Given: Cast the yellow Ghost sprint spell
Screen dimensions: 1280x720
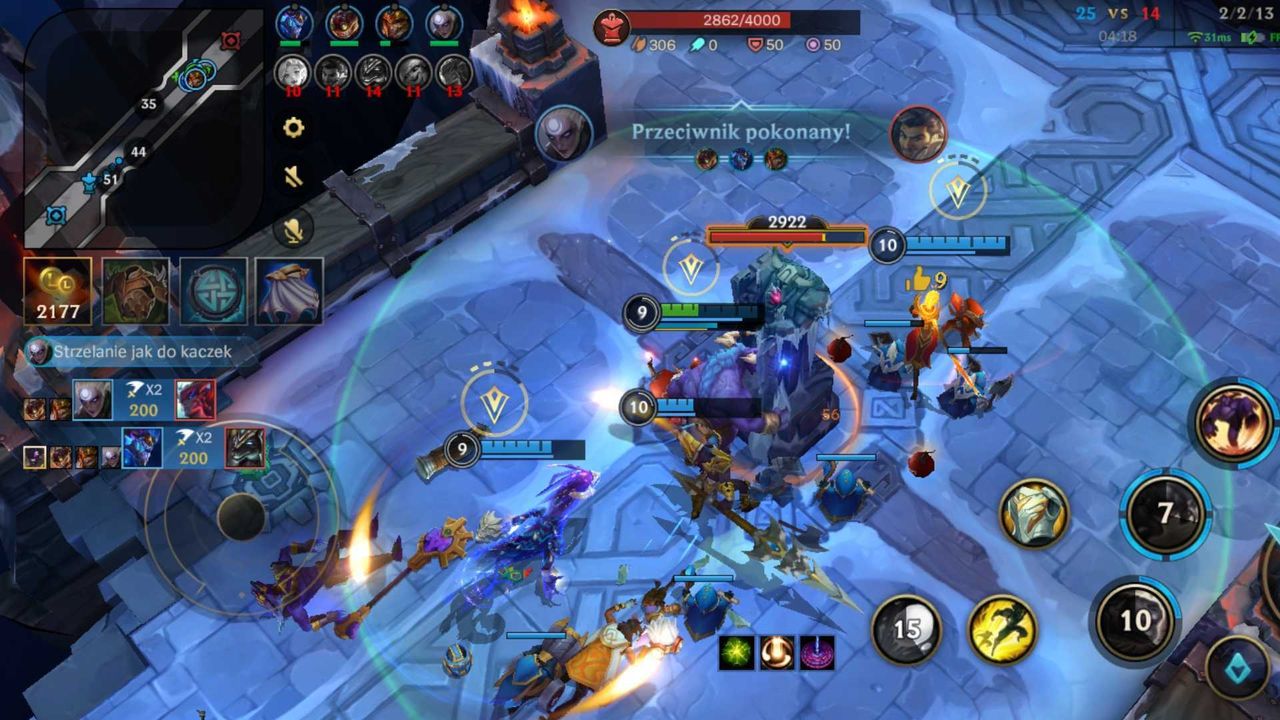Looking at the screenshot, I should [1002, 629].
